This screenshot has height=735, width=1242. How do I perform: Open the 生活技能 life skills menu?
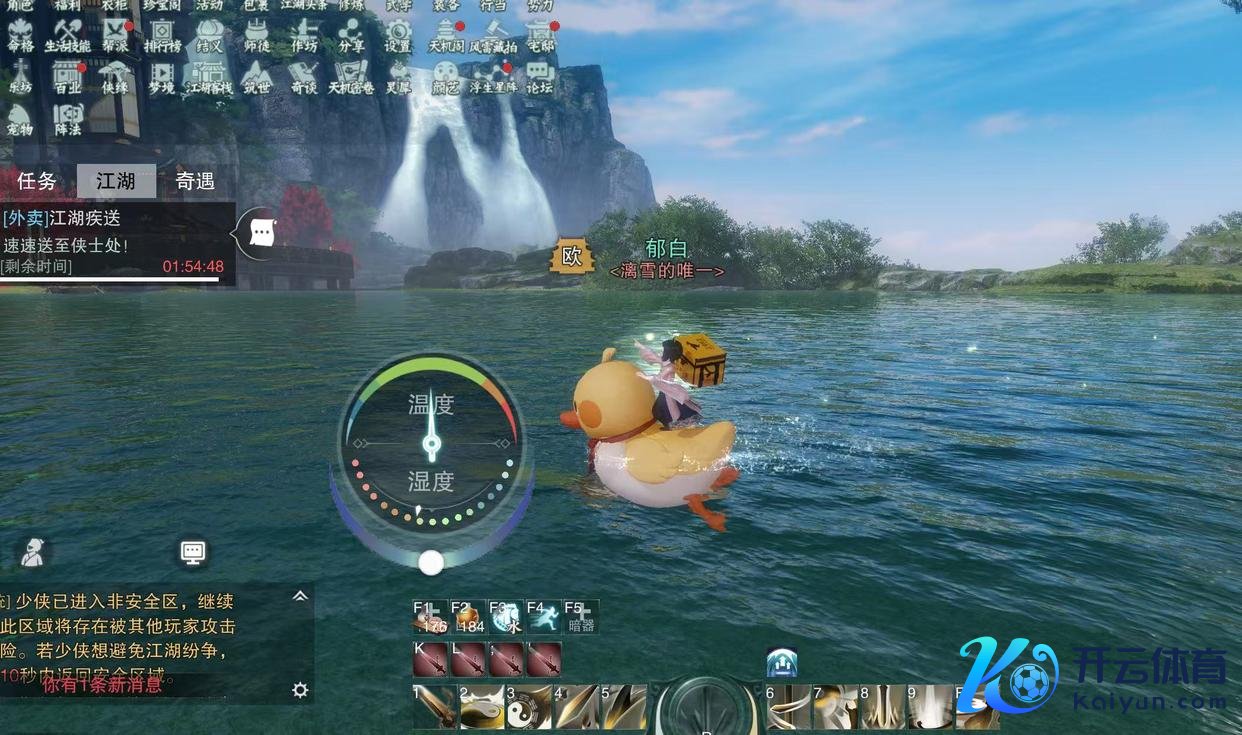(x=68, y=36)
